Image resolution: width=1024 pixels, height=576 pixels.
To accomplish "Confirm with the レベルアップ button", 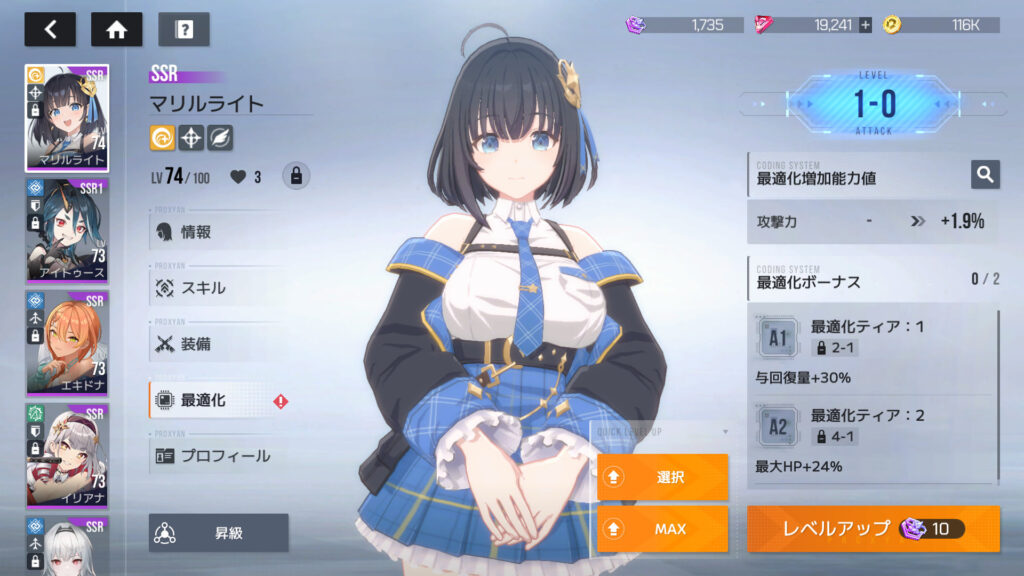I will pyautogui.click(x=873, y=529).
